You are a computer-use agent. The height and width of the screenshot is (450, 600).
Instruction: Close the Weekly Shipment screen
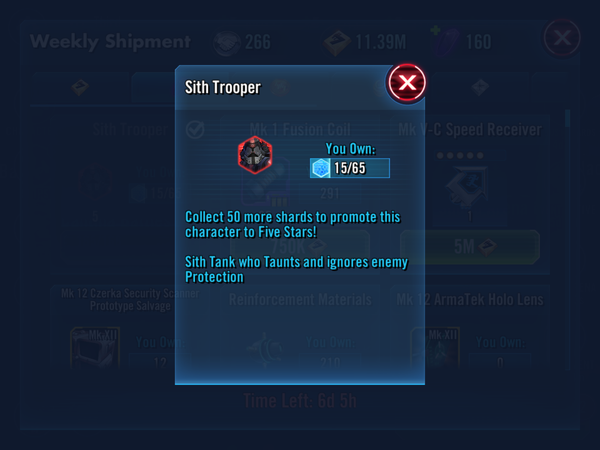pyautogui.click(x=562, y=40)
